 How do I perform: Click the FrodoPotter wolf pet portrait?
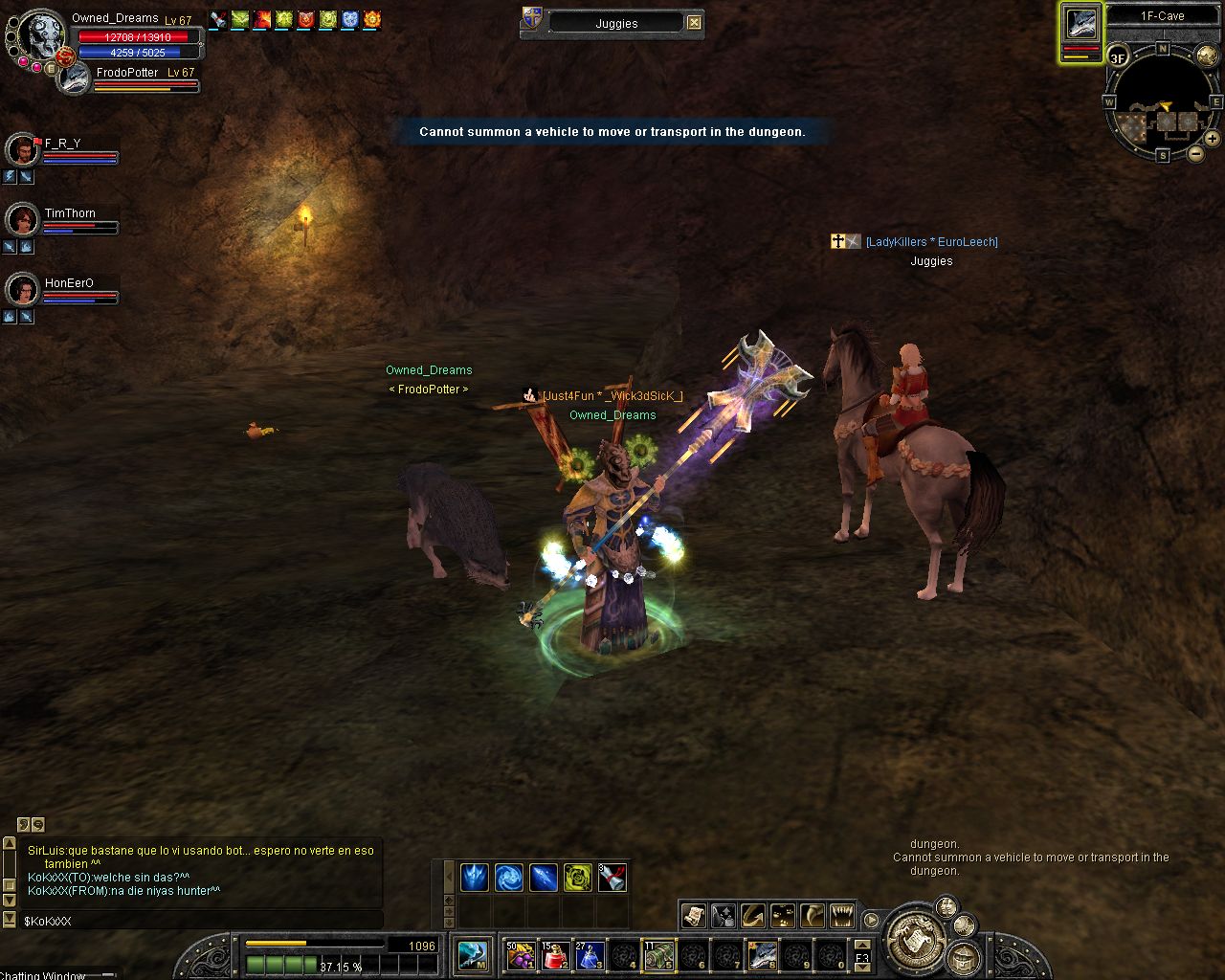[x=74, y=78]
